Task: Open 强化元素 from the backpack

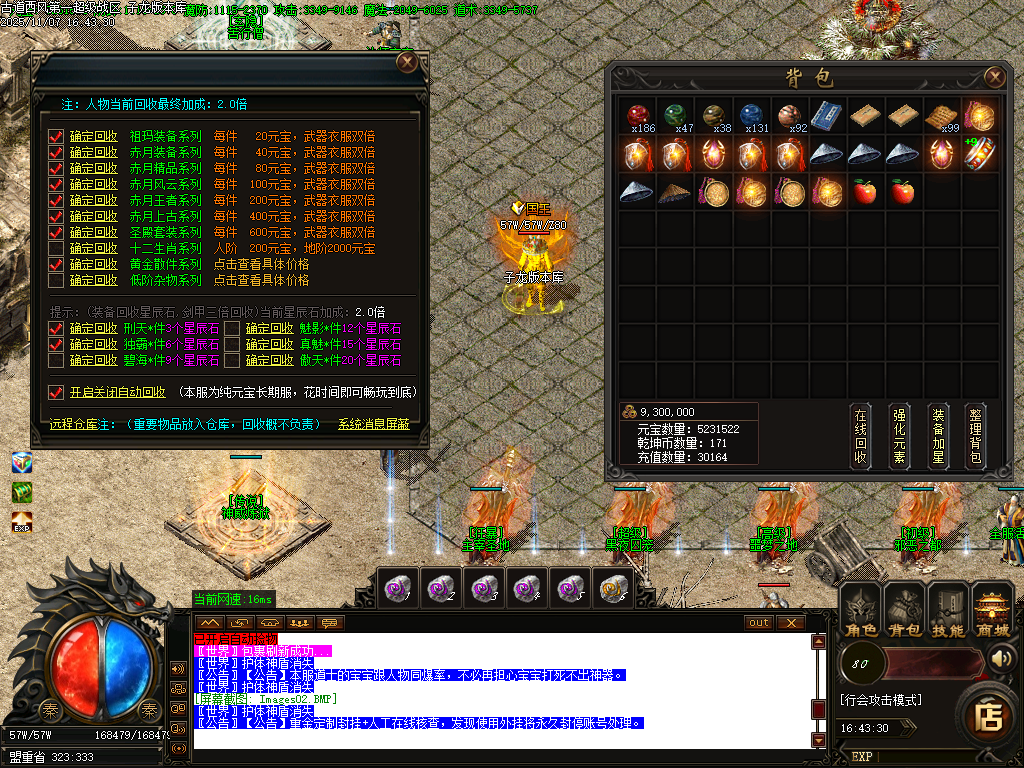Action: (899, 436)
